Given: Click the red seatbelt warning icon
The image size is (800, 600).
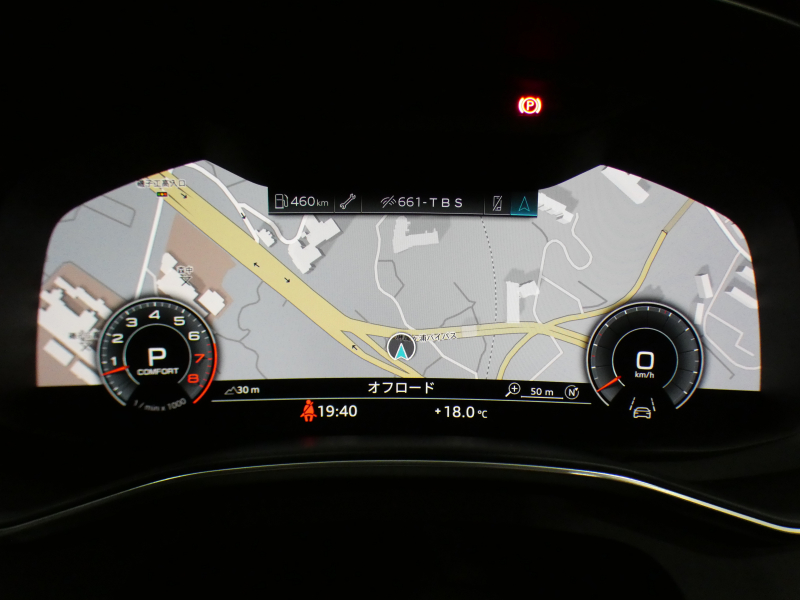Looking at the screenshot, I should coord(310,410).
